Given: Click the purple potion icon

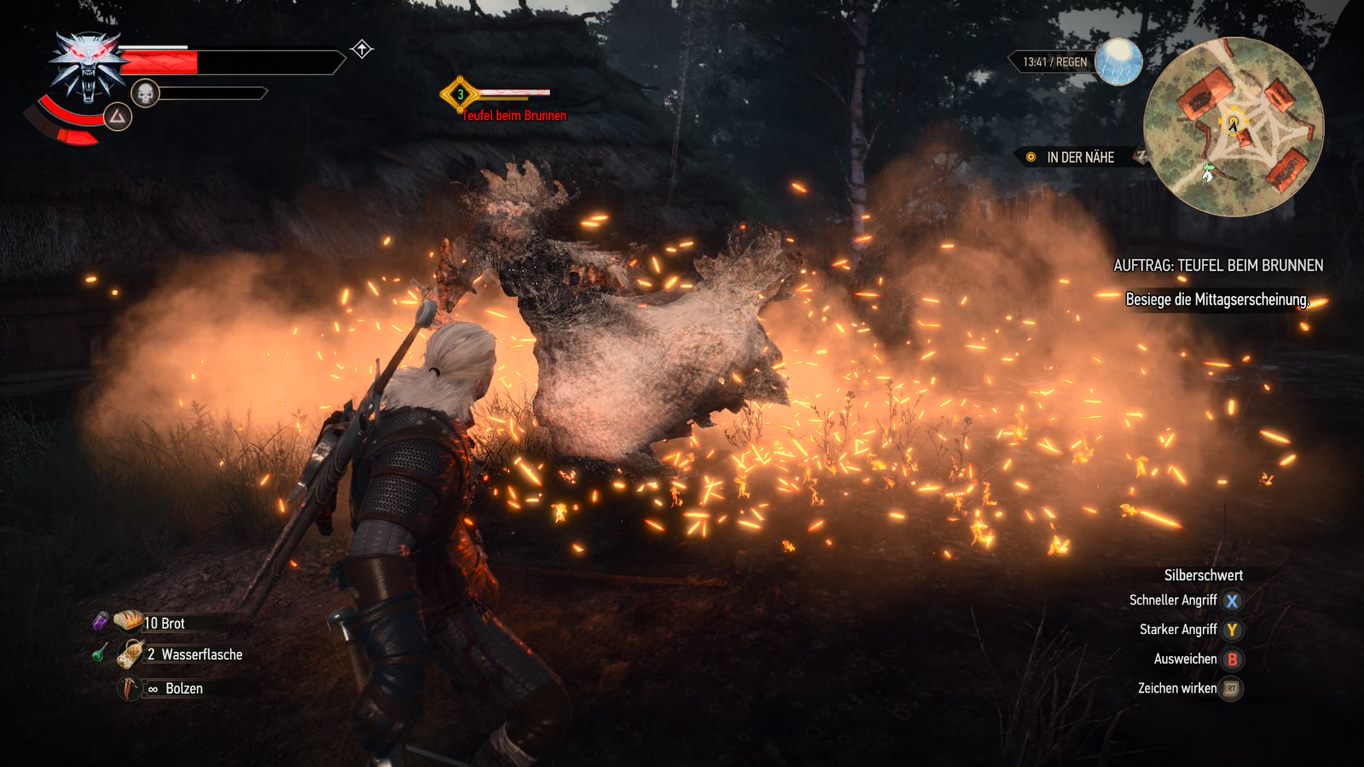Looking at the screenshot, I should point(98,621).
